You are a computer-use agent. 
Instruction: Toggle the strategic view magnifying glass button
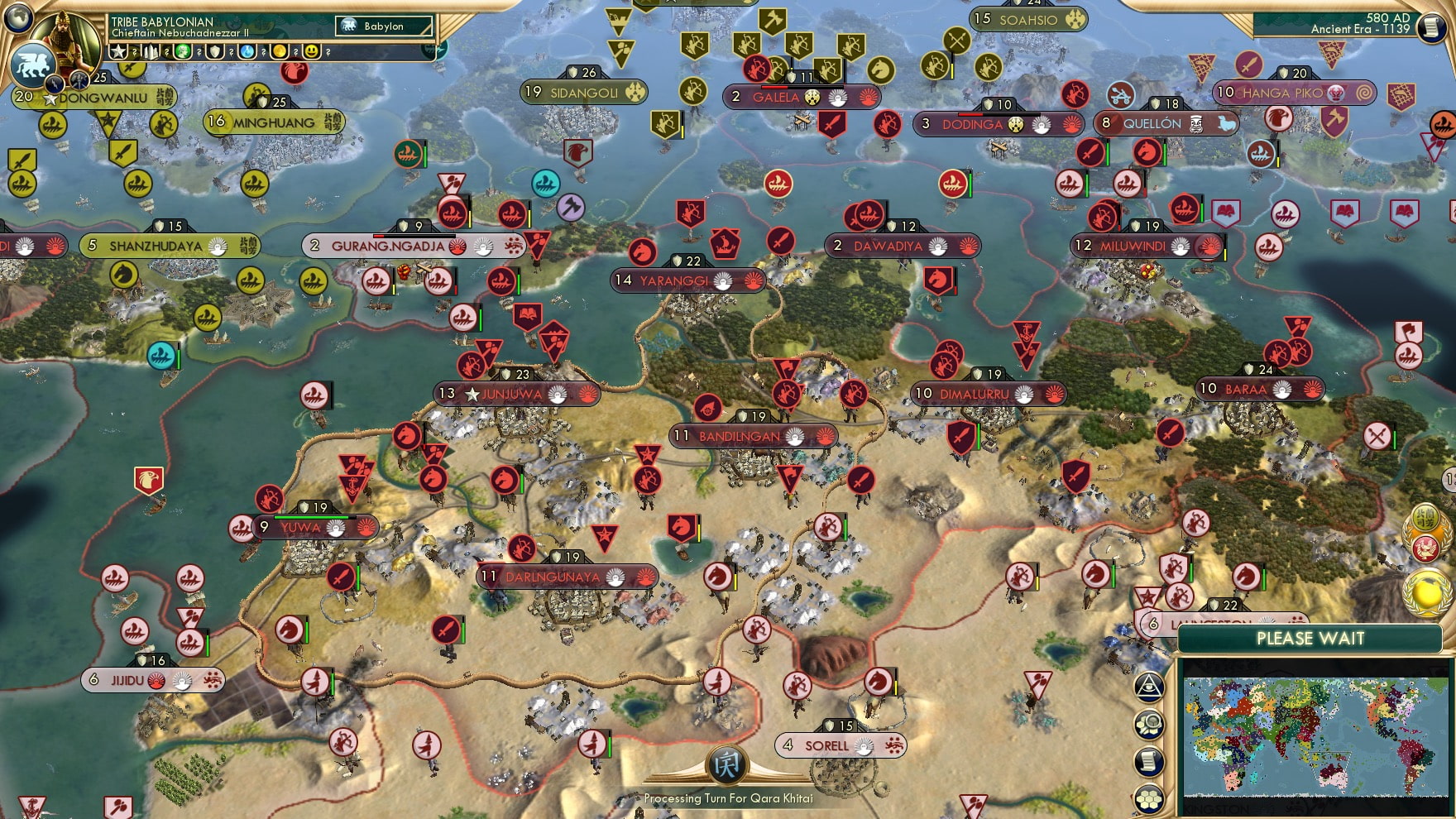click(x=1148, y=726)
